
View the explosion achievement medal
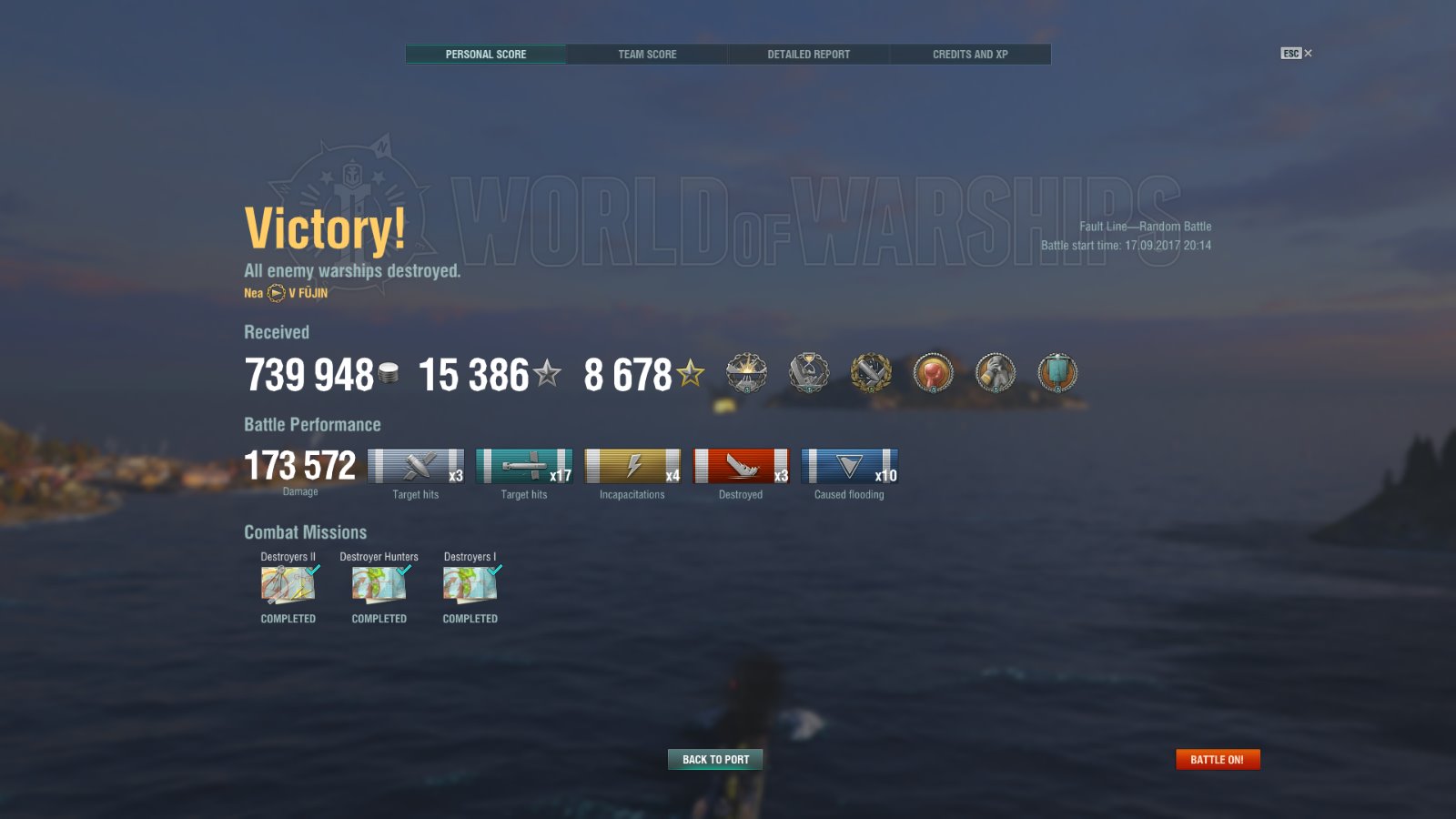tap(746, 373)
